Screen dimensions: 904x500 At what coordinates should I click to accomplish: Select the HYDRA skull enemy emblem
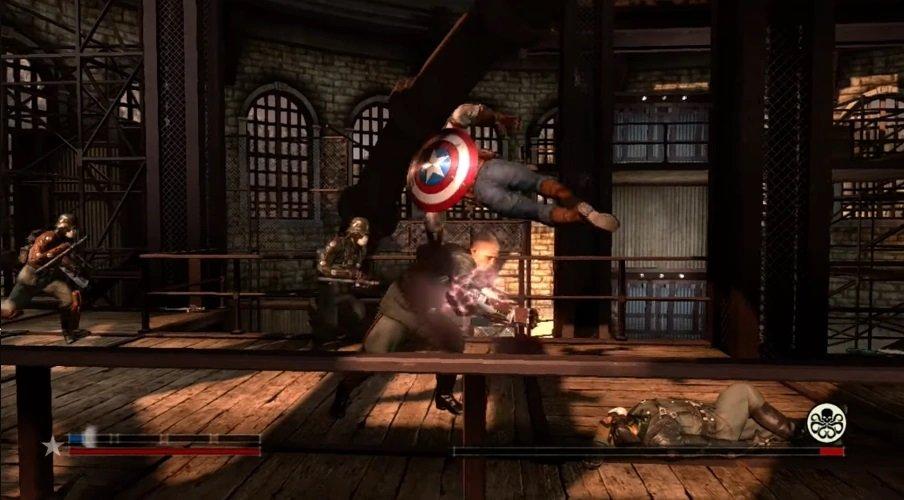tap(826, 421)
